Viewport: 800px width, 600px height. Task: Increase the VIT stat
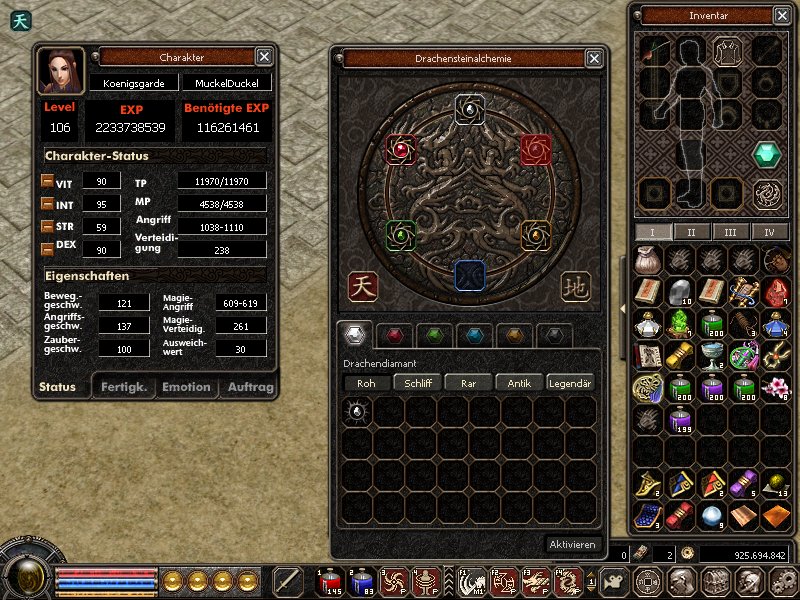tap(47, 182)
